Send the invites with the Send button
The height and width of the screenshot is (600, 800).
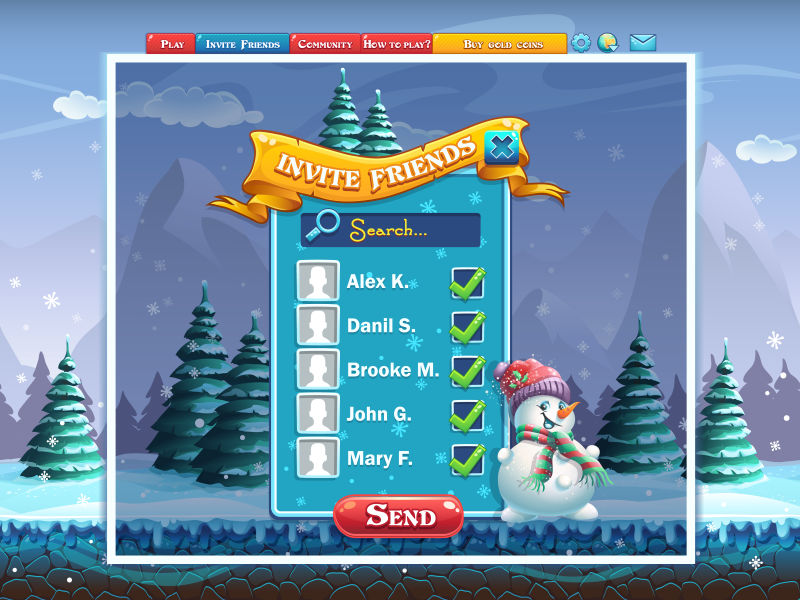[x=399, y=516]
